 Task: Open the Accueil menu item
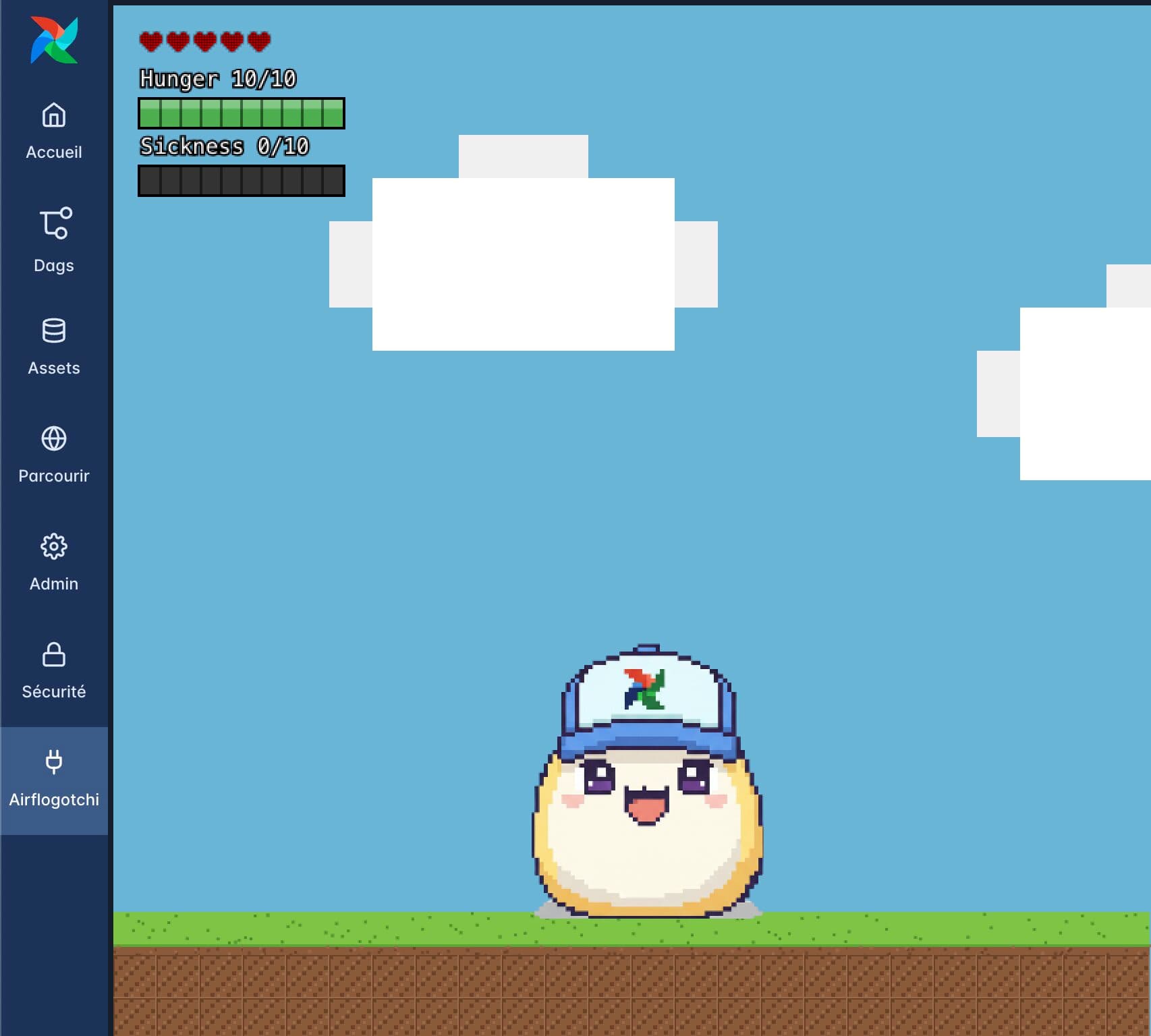pos(55,152)
